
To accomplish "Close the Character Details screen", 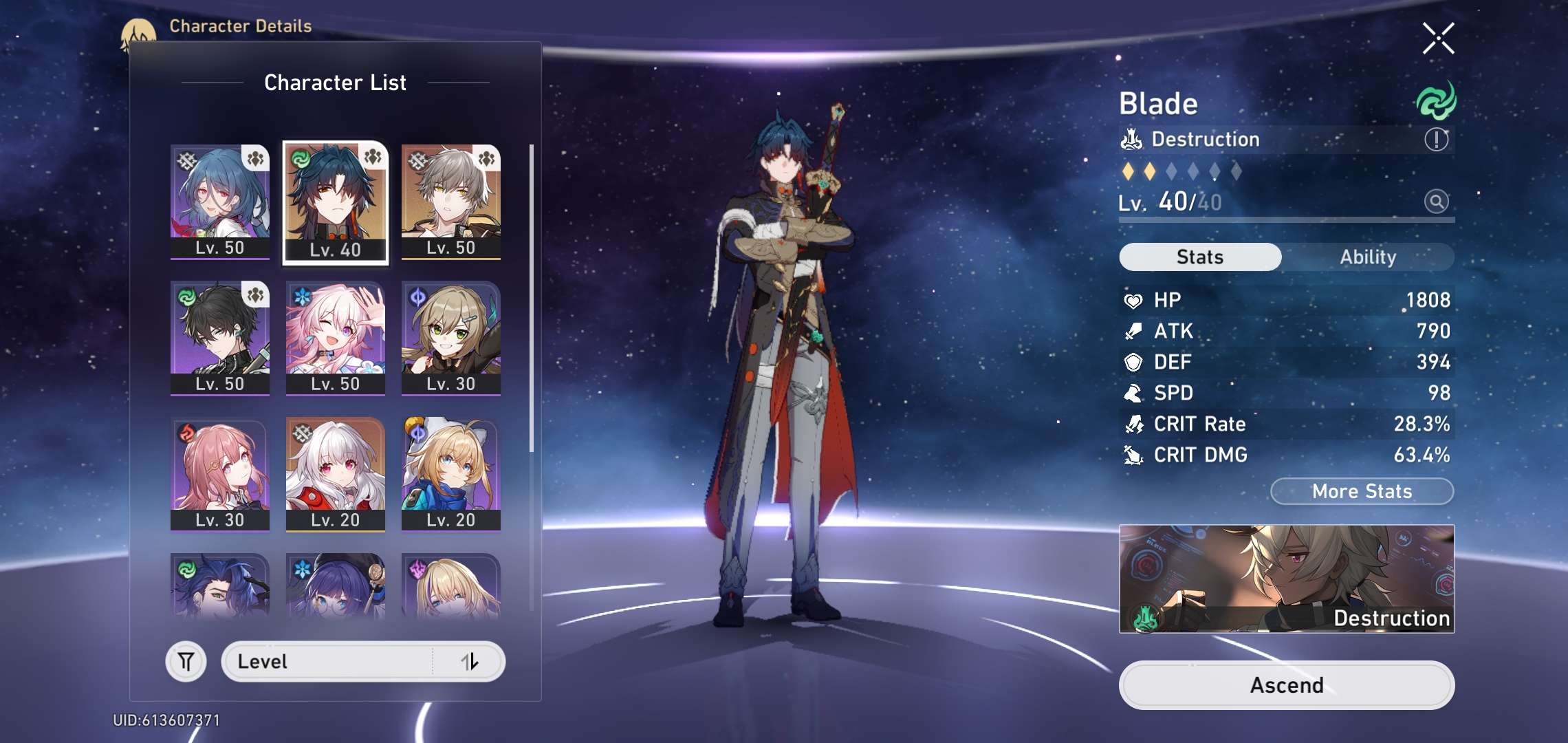I will [x=1438, y=39].
